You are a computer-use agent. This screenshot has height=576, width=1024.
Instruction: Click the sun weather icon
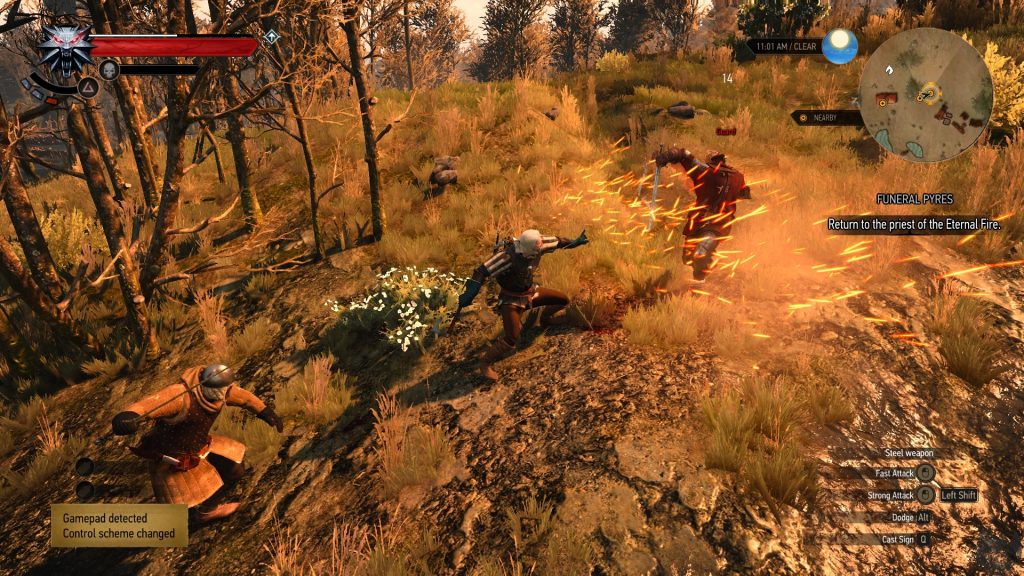point(840,46)
